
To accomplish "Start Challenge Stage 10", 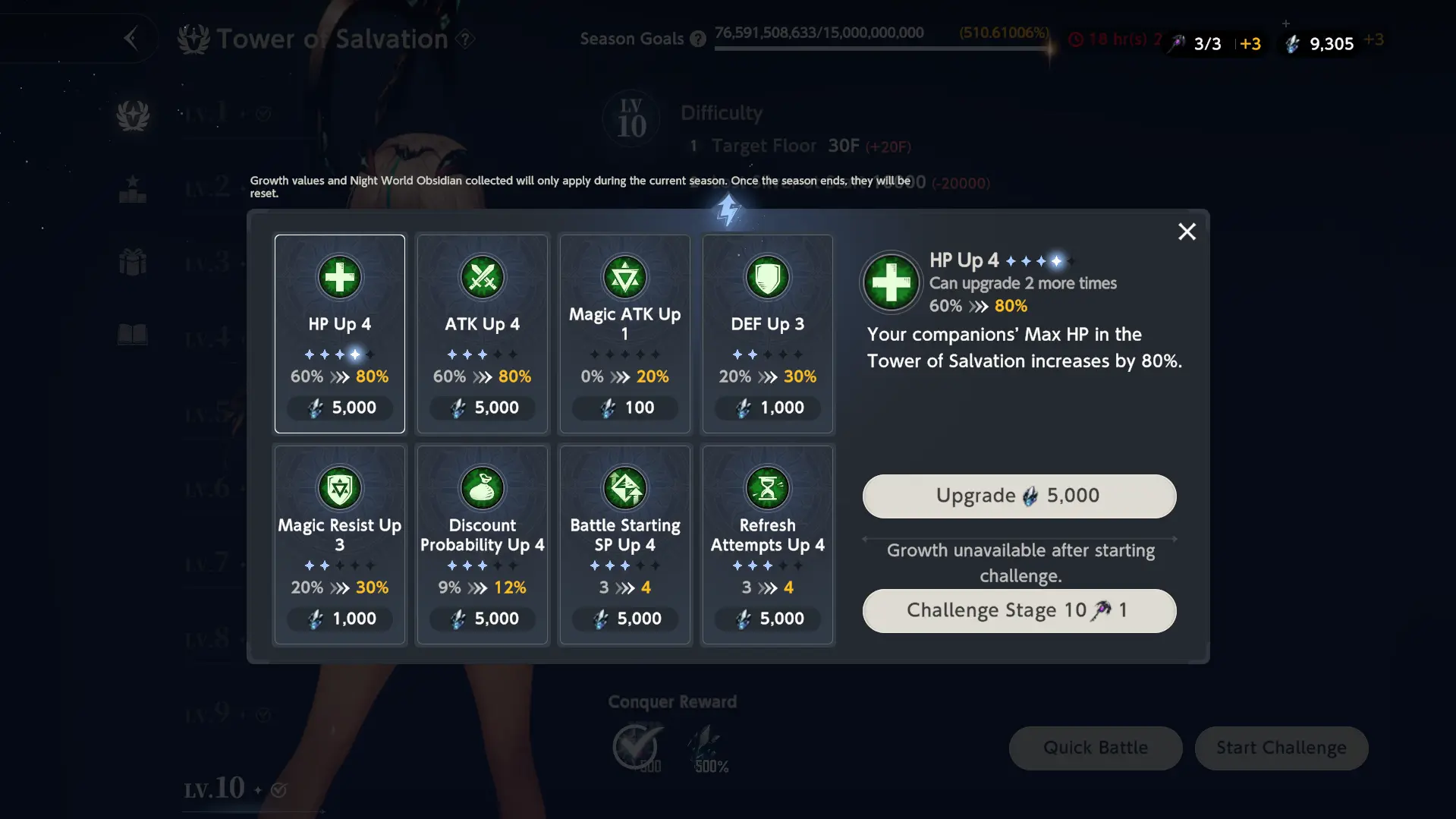I will [1019, 611].
